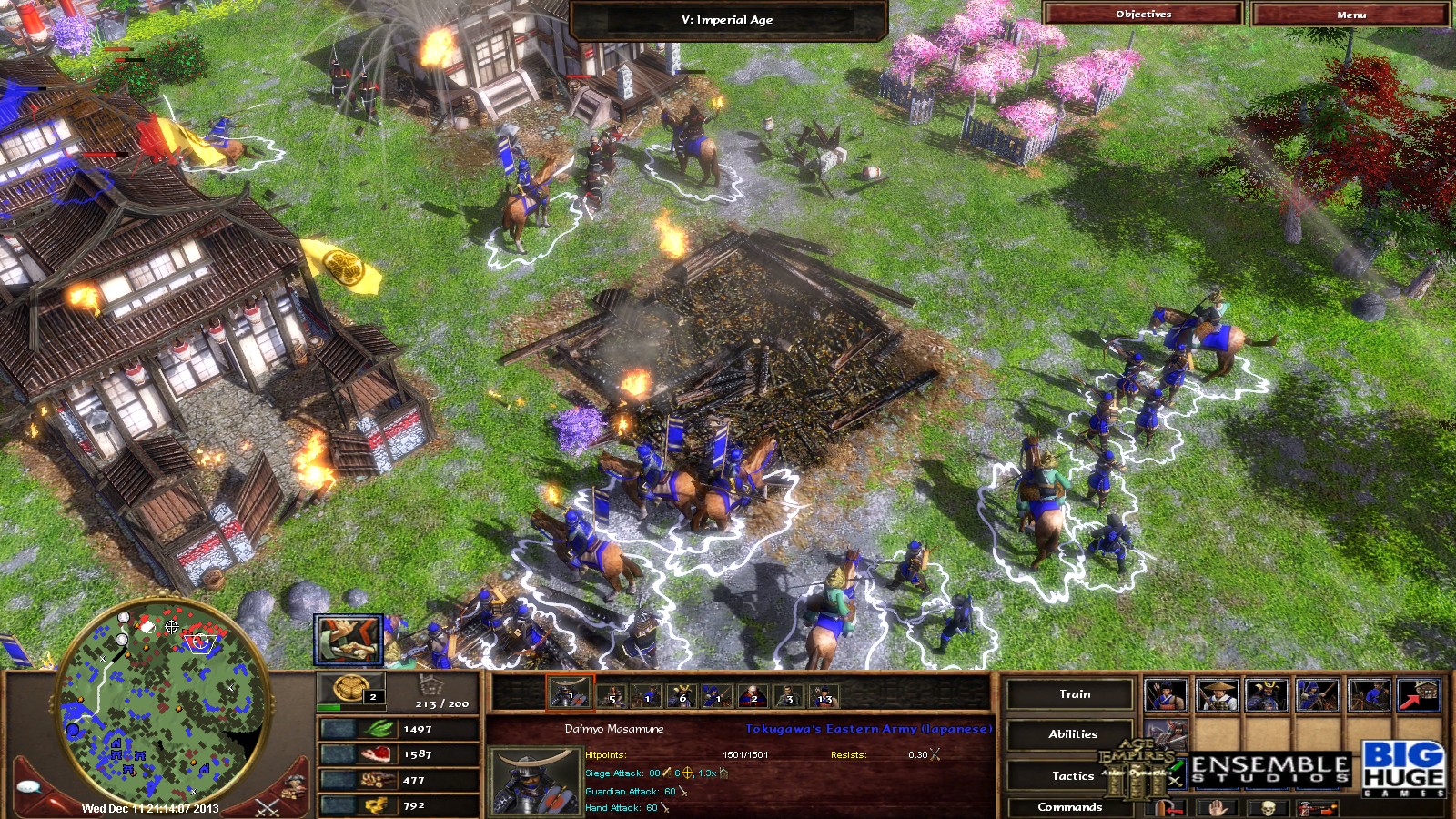Open chat via speech bubble icon
Viewport: 1456px width, 819px height.
click(31, 787)
